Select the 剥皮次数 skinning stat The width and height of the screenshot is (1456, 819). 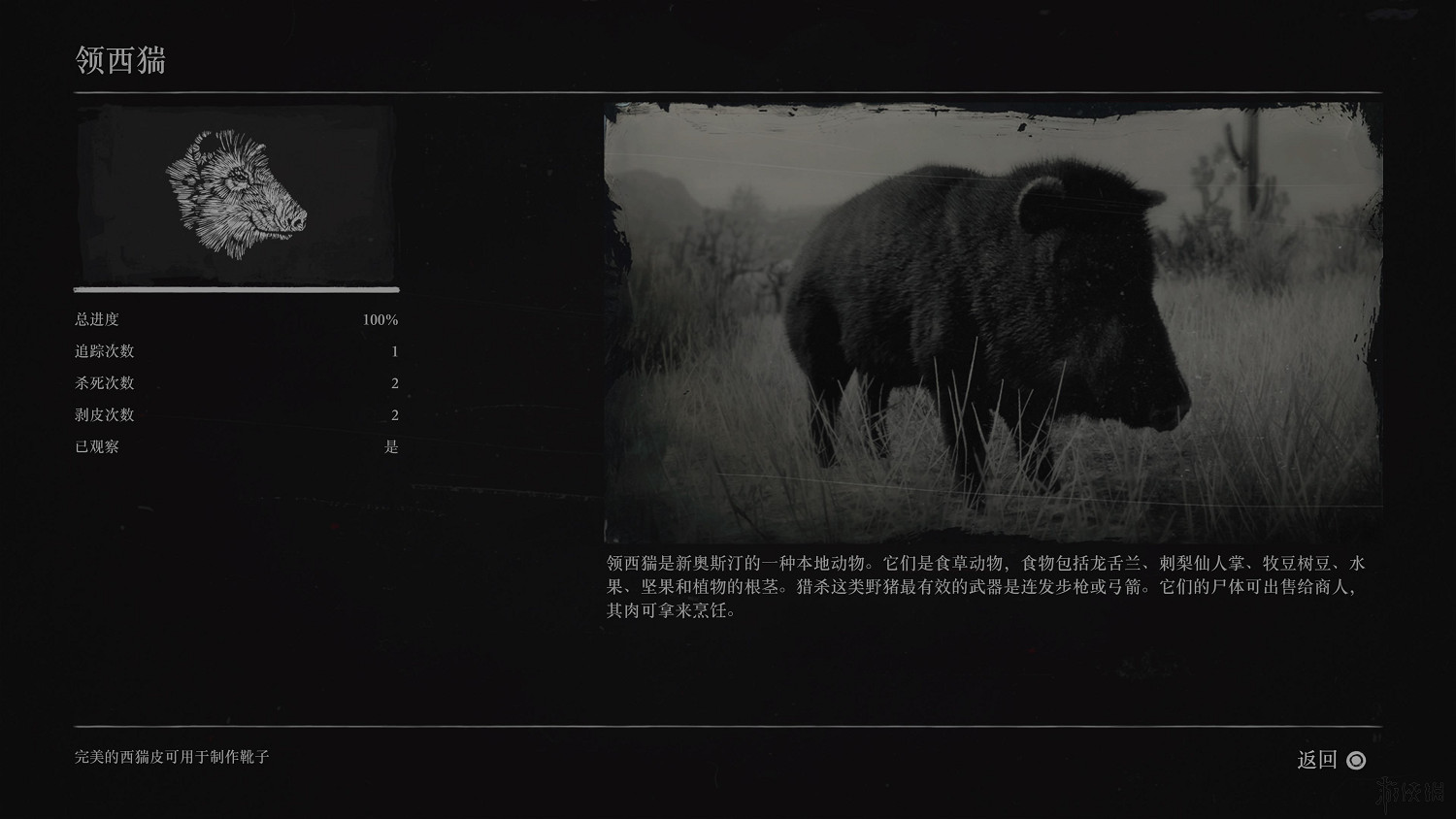(x=103, y=414)
